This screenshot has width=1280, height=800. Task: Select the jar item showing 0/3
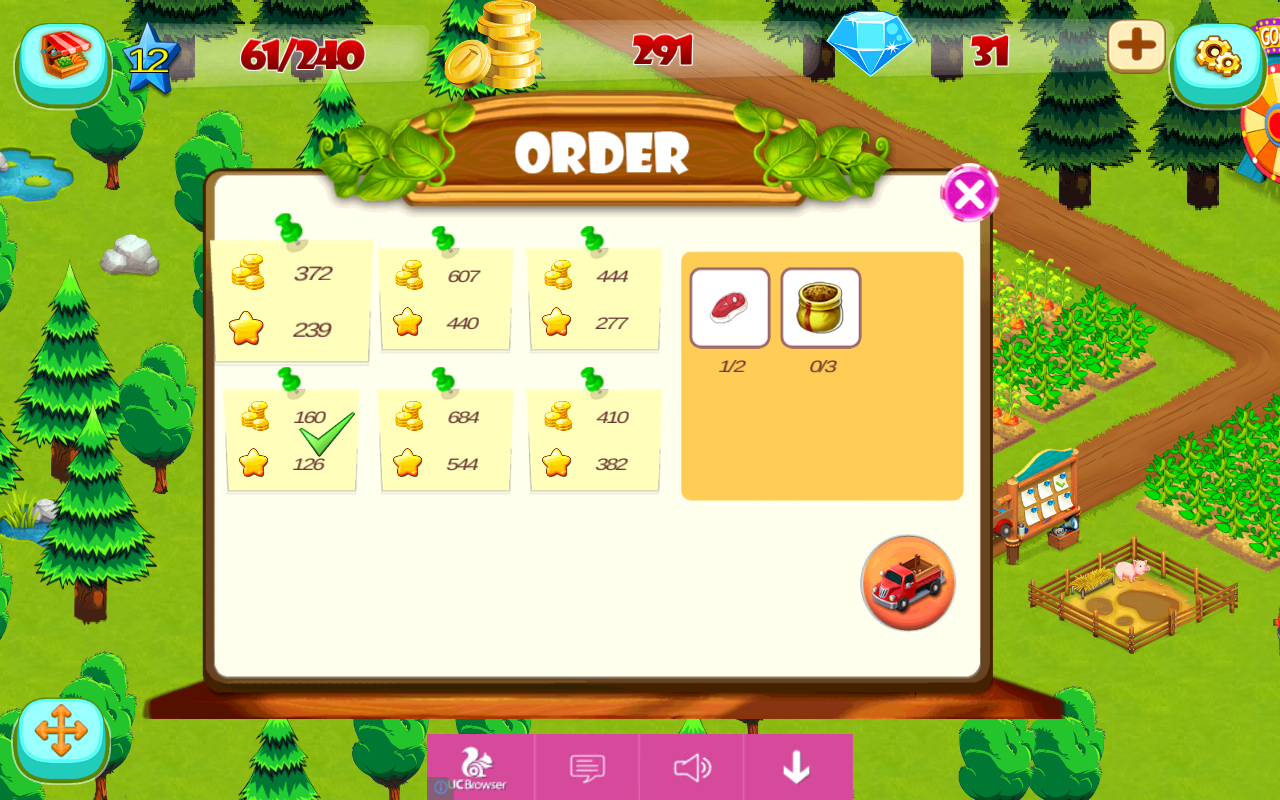pyautogui.click(x=821, y=308)
